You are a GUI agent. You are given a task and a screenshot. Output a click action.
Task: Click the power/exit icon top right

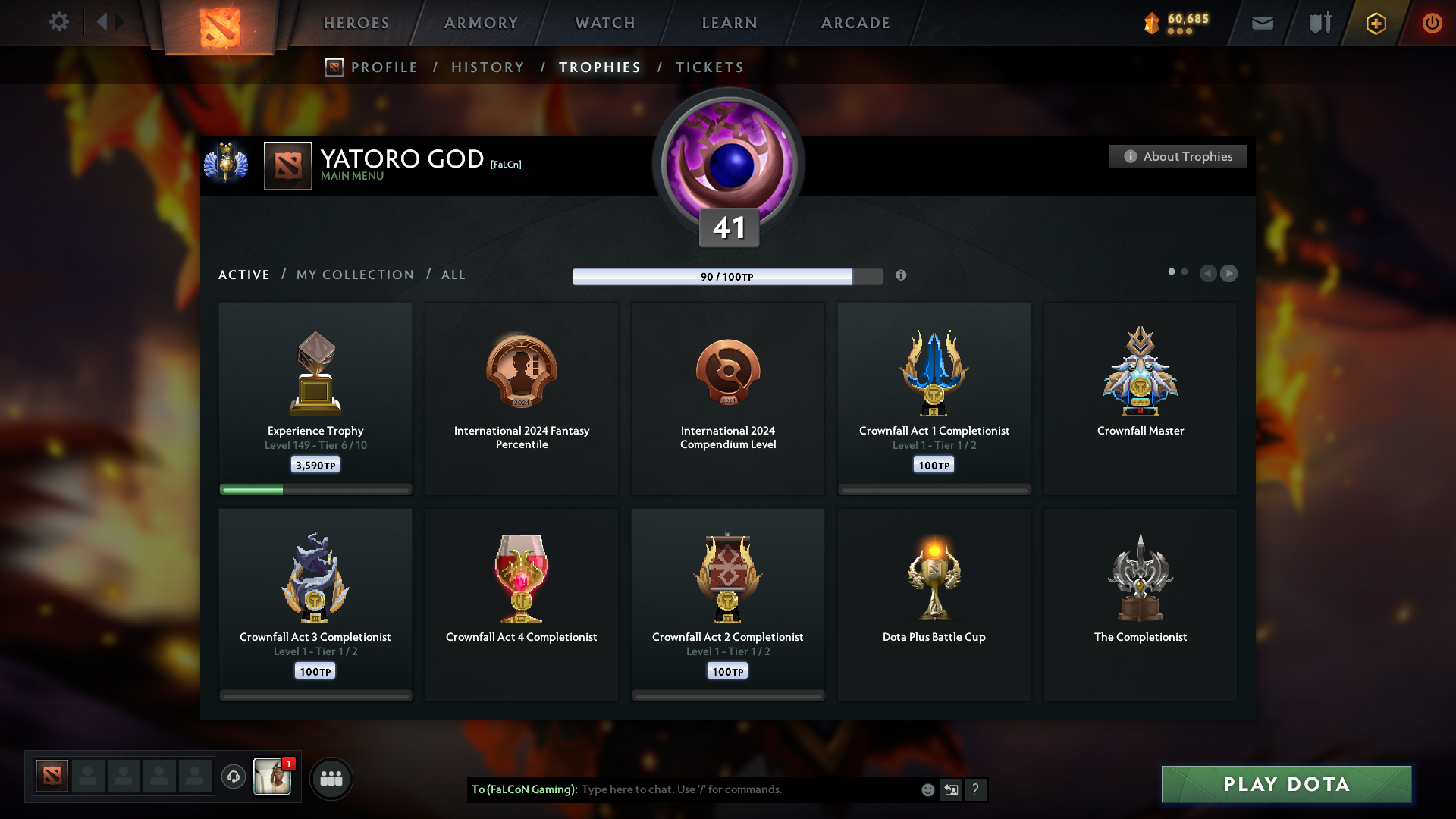pyautogui.click(x=1432, y=23)
